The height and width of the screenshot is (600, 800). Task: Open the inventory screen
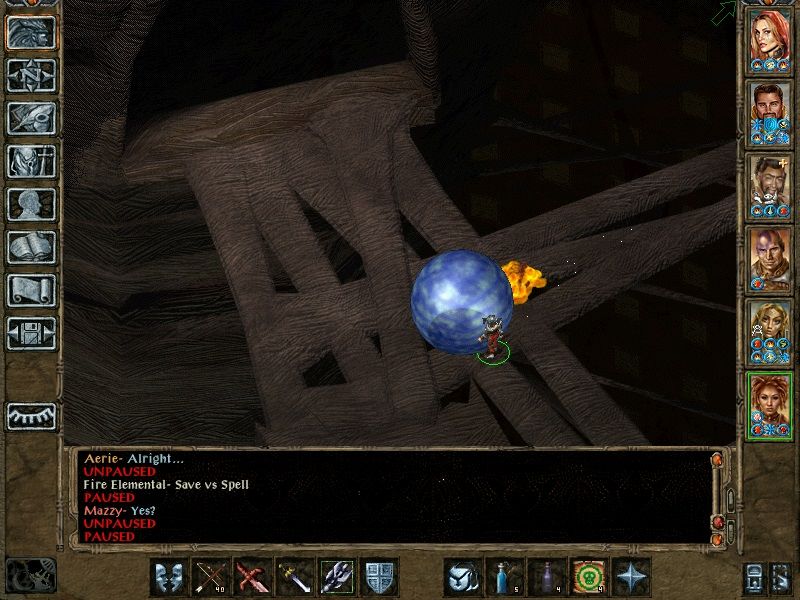[31, 161]
